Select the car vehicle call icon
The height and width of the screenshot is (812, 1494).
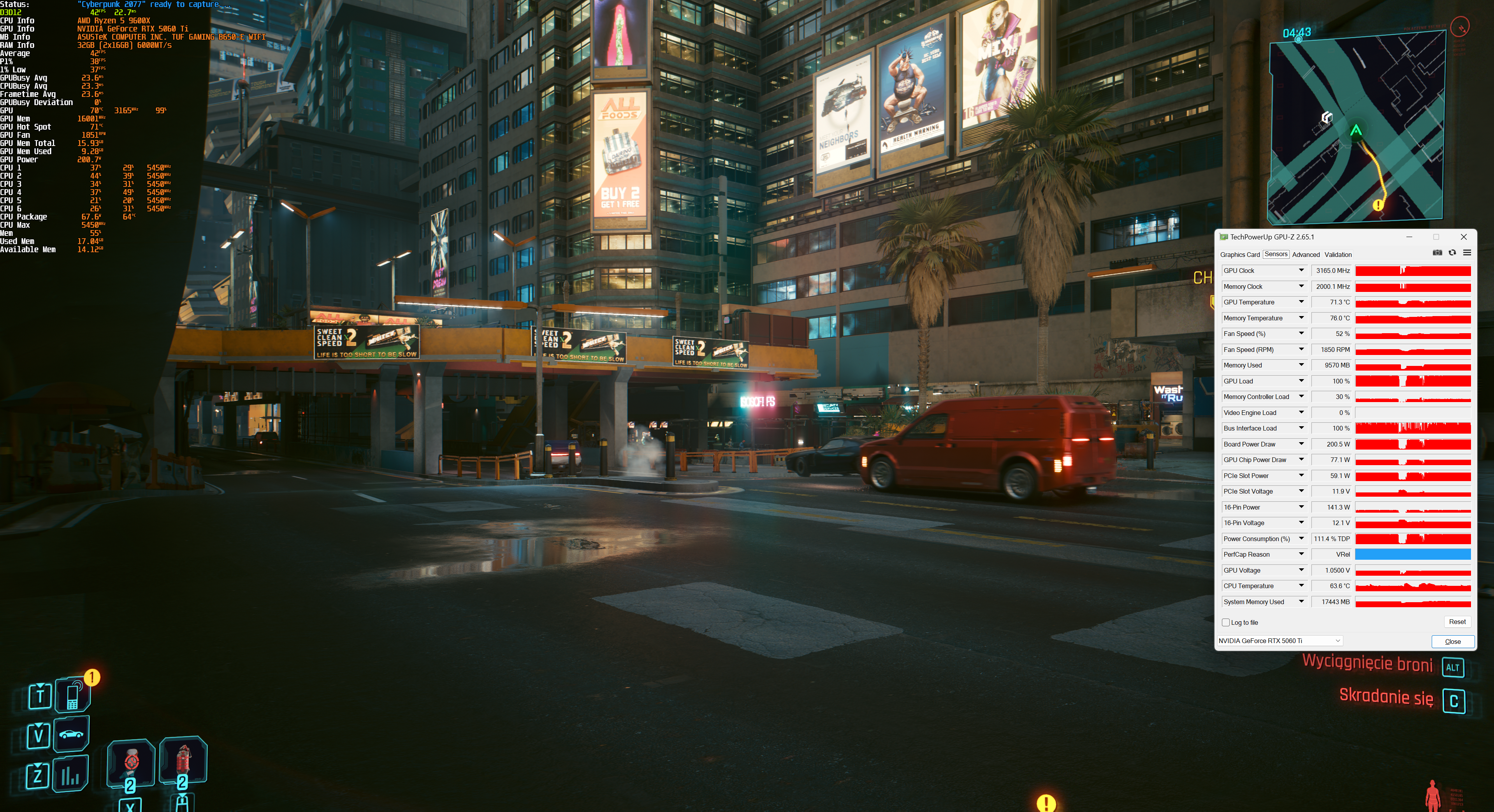tap(71, 734)
